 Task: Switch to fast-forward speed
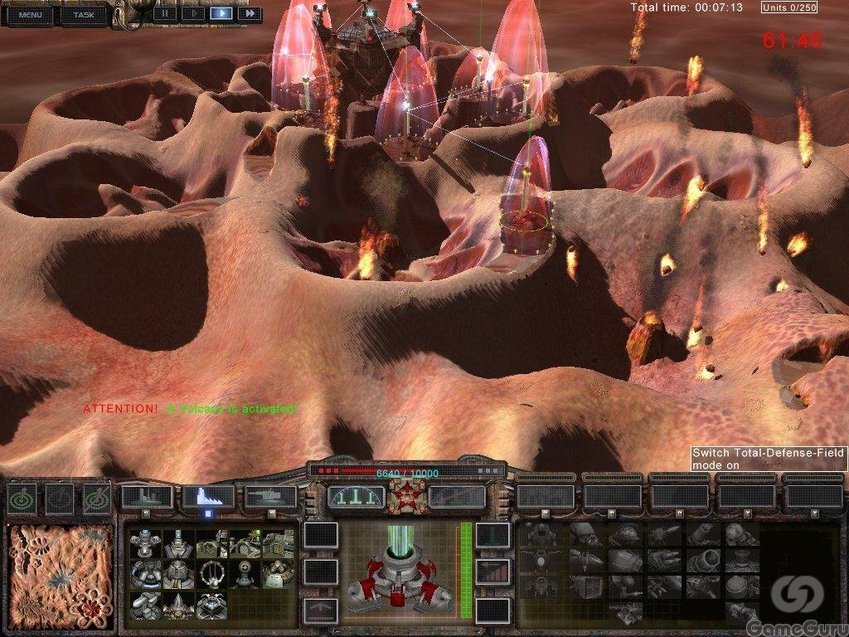pyautogui.click(x=249, y=14)
